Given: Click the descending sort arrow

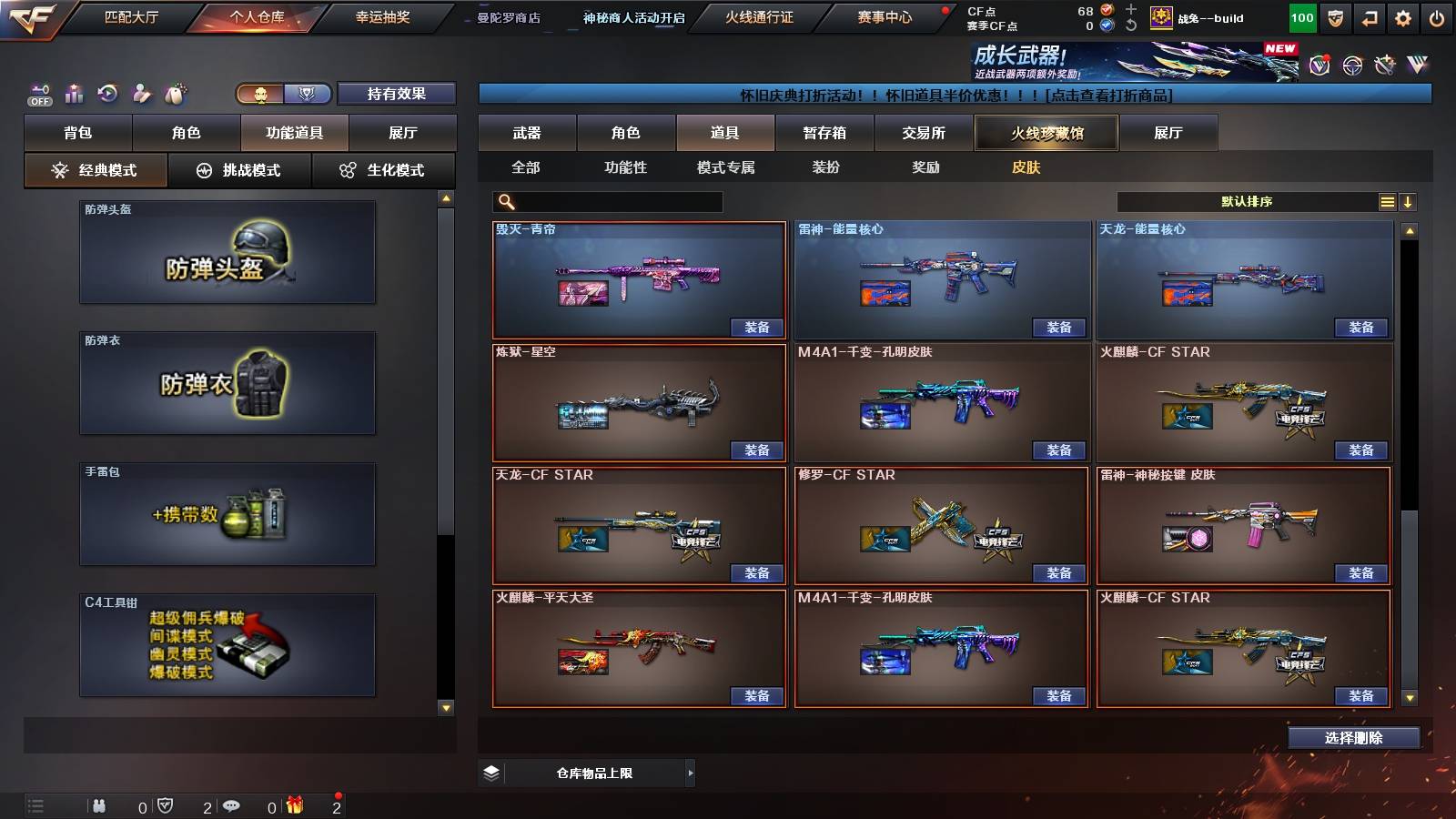Looking at the screenshot, I should [1410, 201].
